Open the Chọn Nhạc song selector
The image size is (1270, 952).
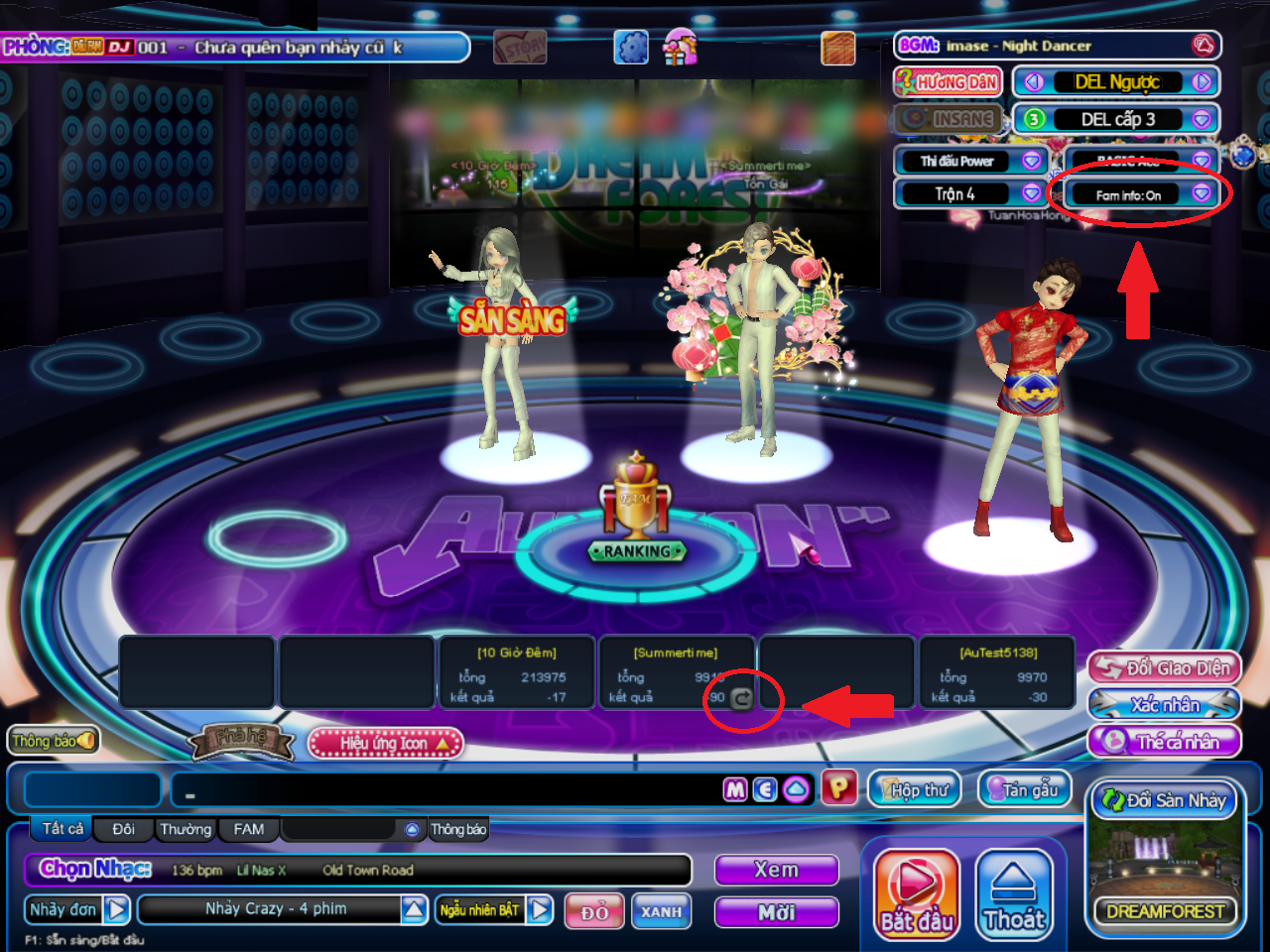[95, 870]
